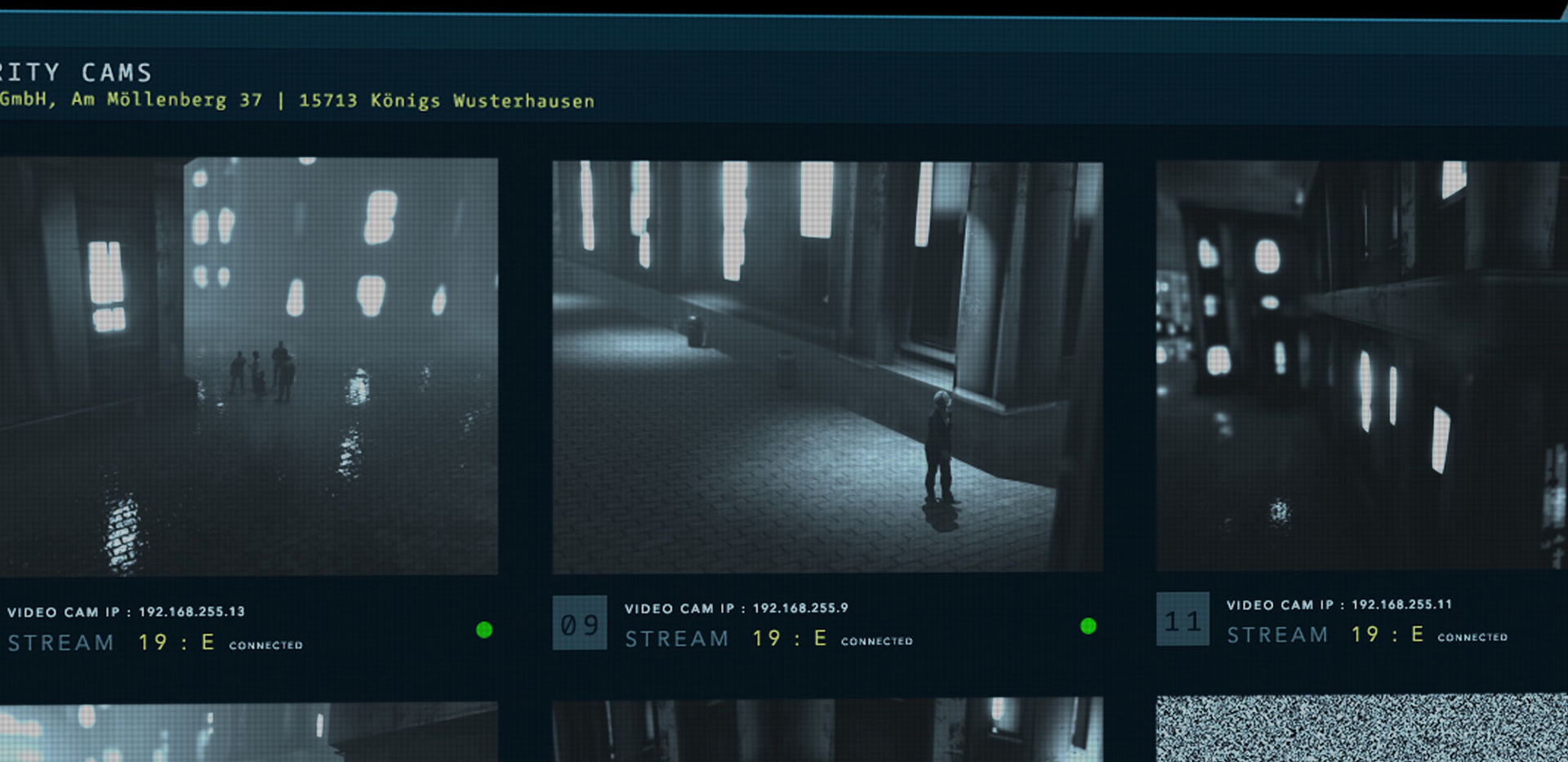Click the 11 camera number badge

point(1183,620)
